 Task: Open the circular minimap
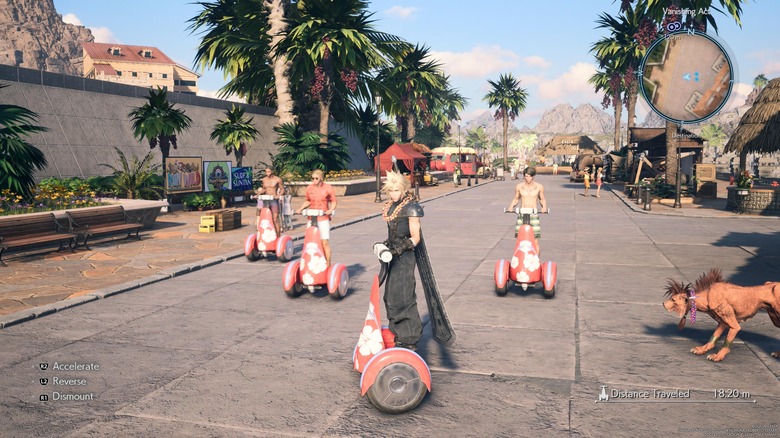coord(686,77)
